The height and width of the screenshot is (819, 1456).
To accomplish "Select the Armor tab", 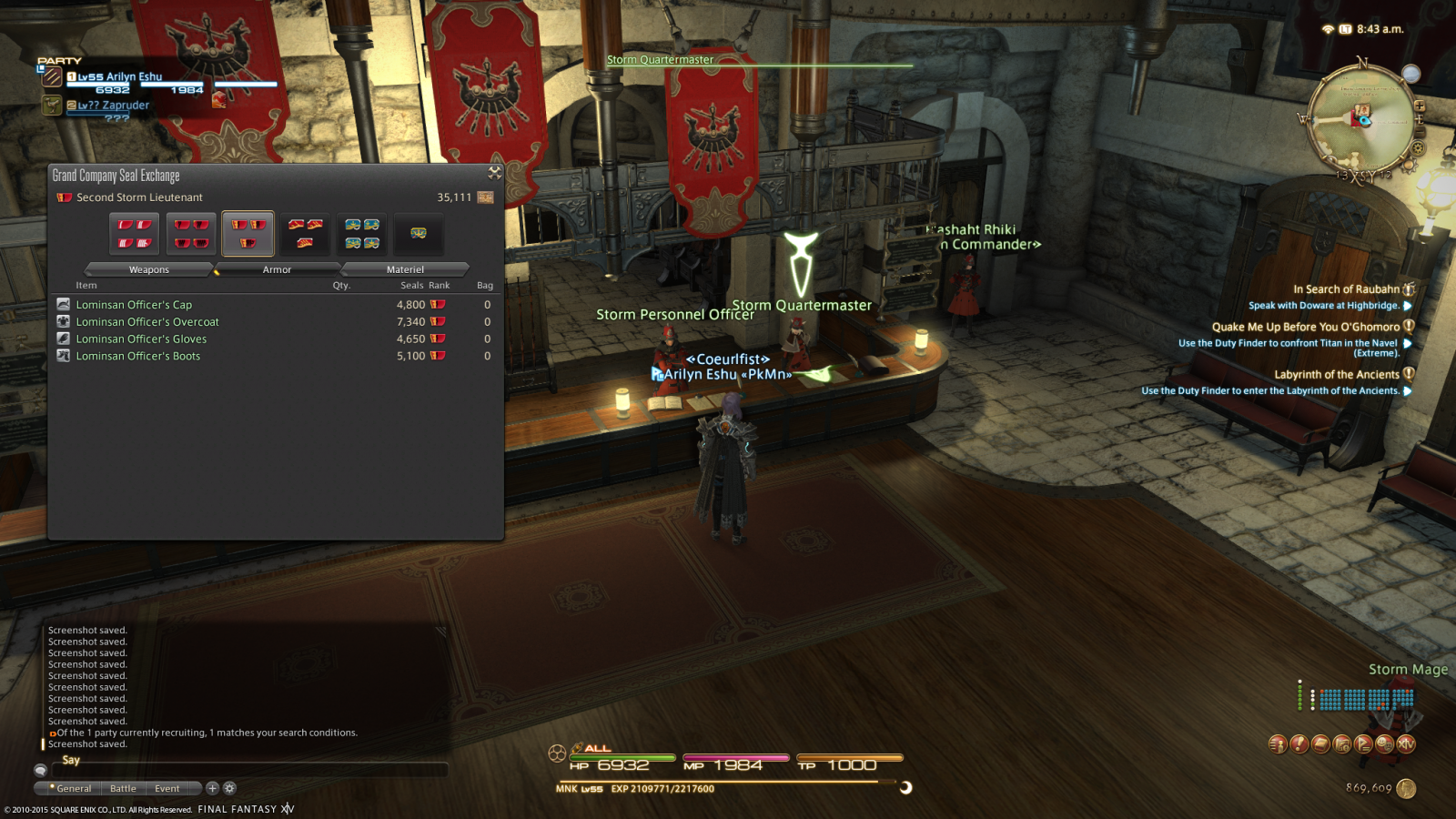I will tap(277, 269).
